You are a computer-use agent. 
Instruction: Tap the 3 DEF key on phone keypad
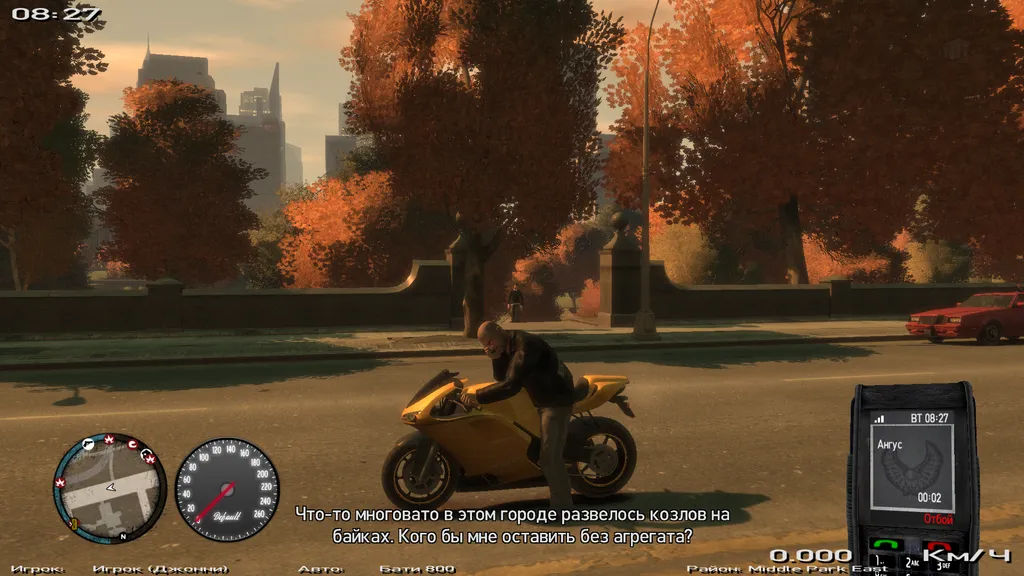pos(942,565)
